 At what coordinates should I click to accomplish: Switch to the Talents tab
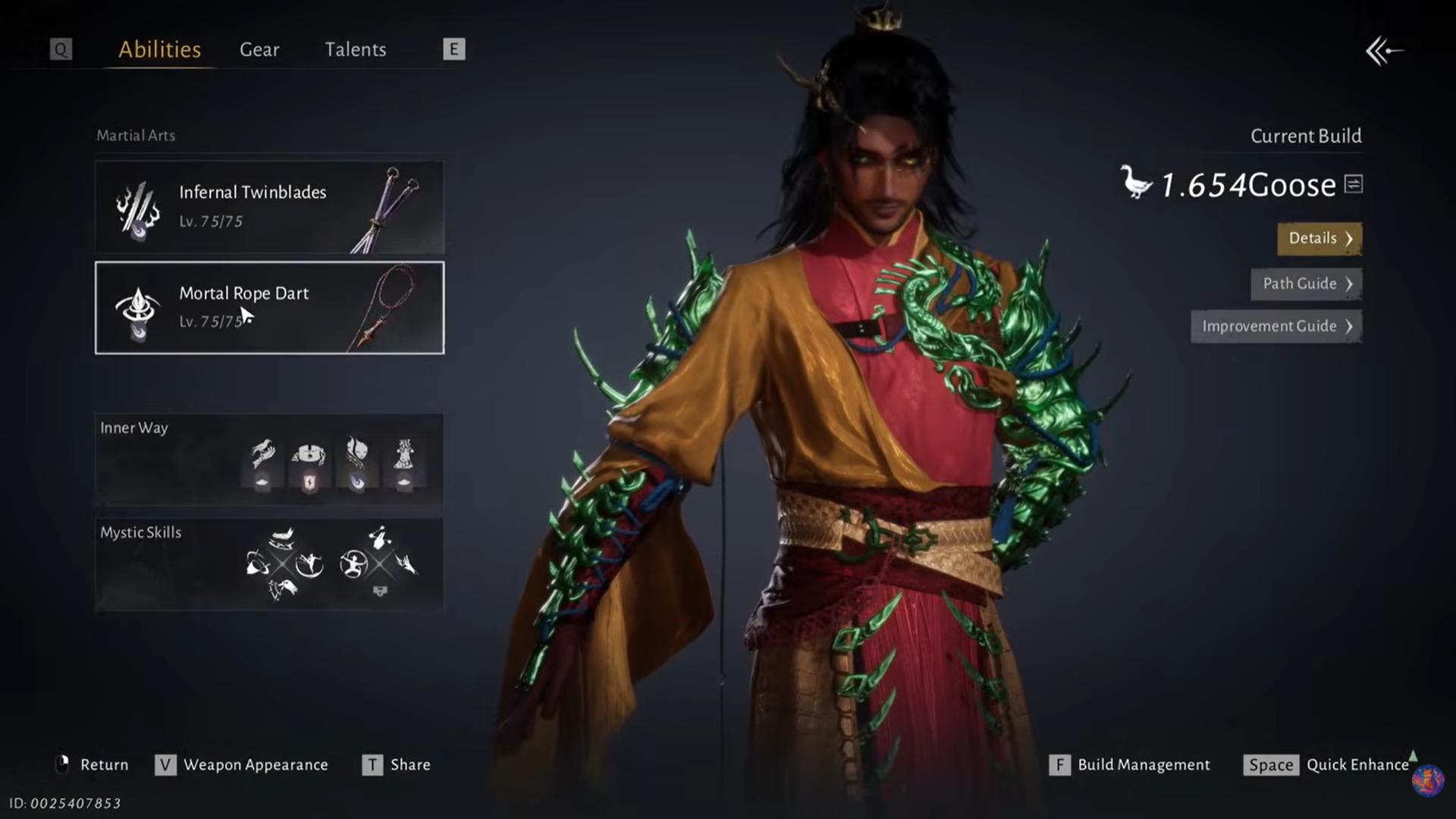(355, 49)
